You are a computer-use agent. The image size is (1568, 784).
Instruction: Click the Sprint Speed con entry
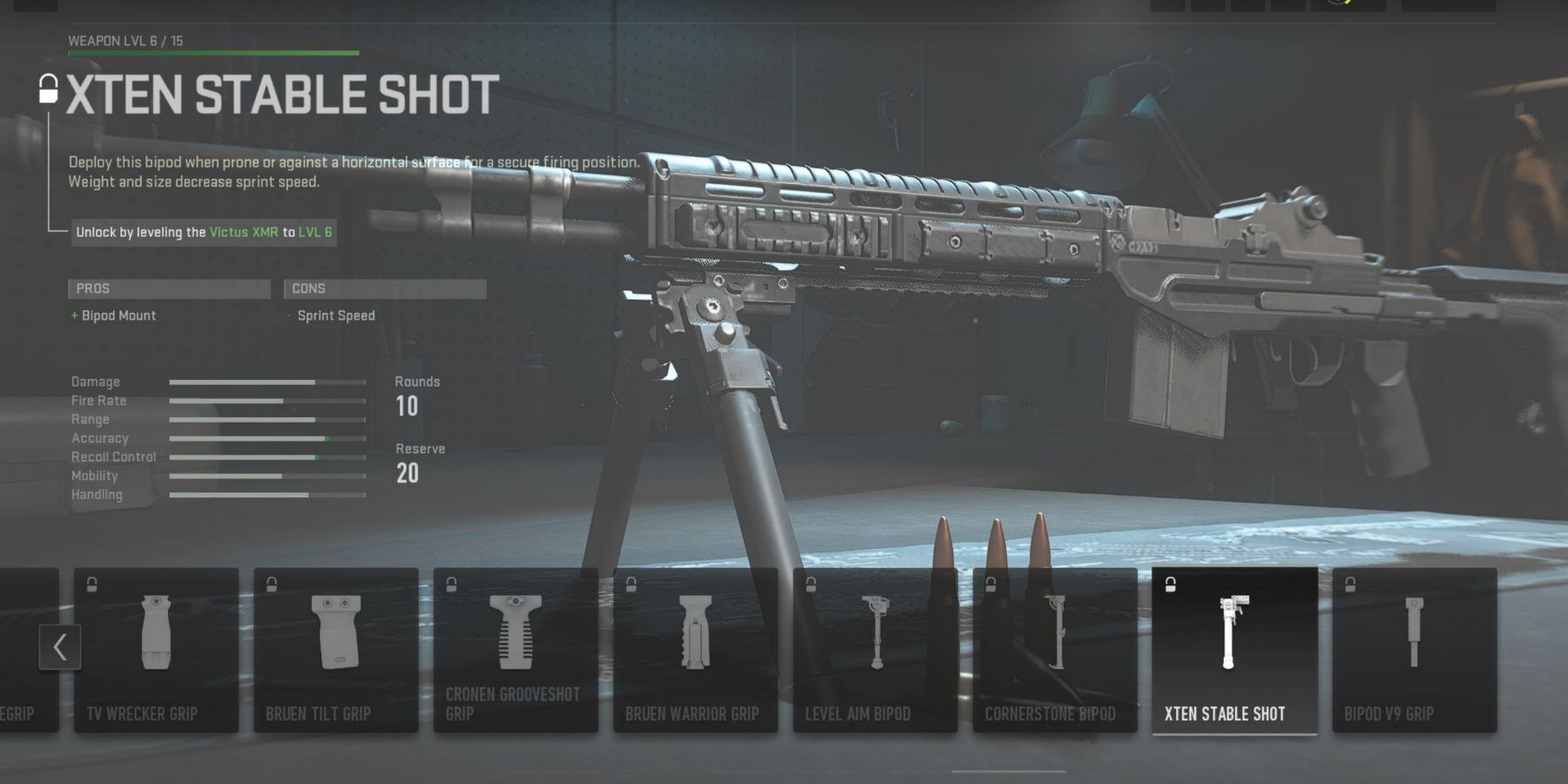(x=335, y=315)
